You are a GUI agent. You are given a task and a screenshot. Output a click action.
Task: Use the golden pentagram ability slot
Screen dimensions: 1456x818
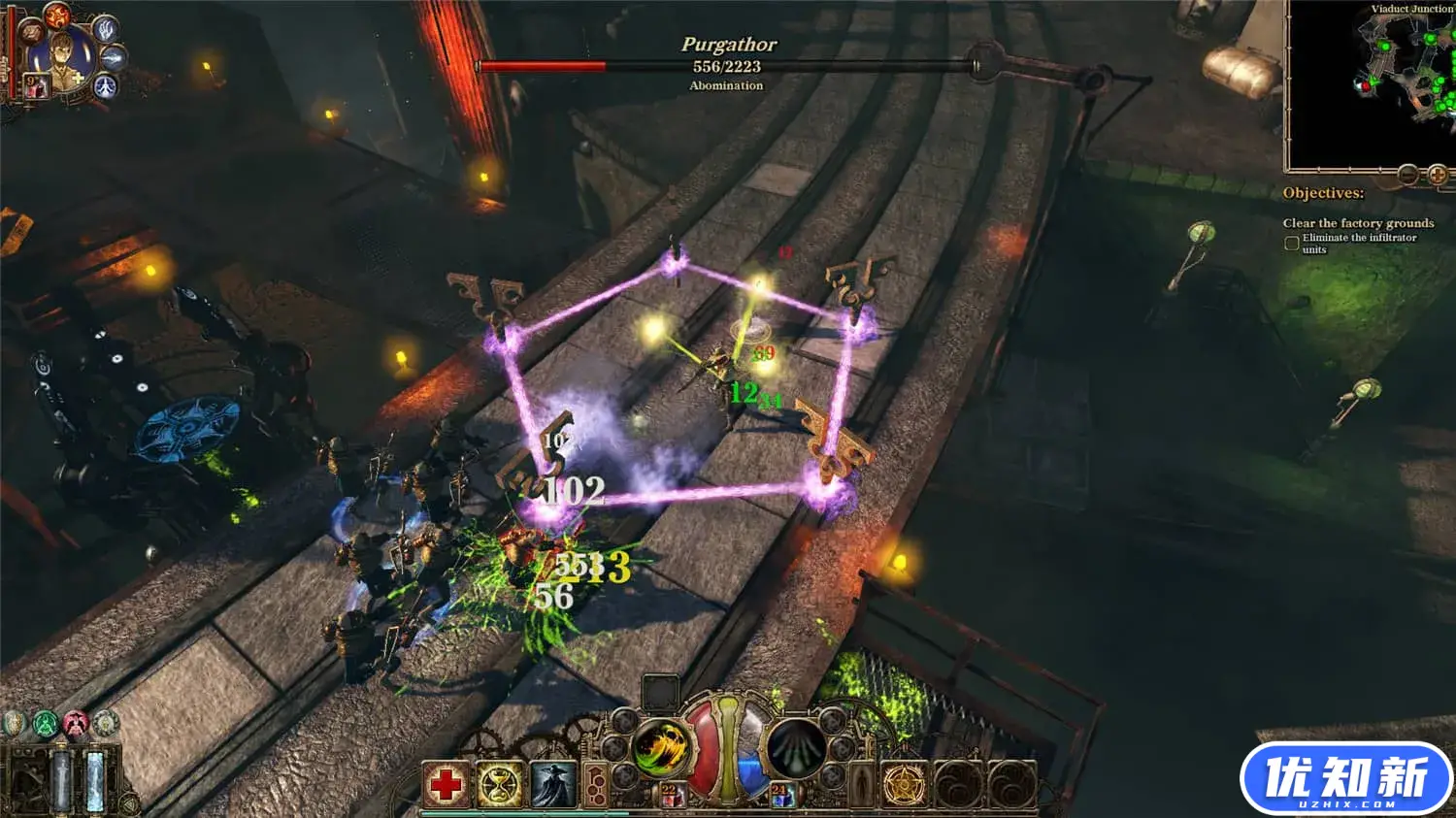coord(905,783)
